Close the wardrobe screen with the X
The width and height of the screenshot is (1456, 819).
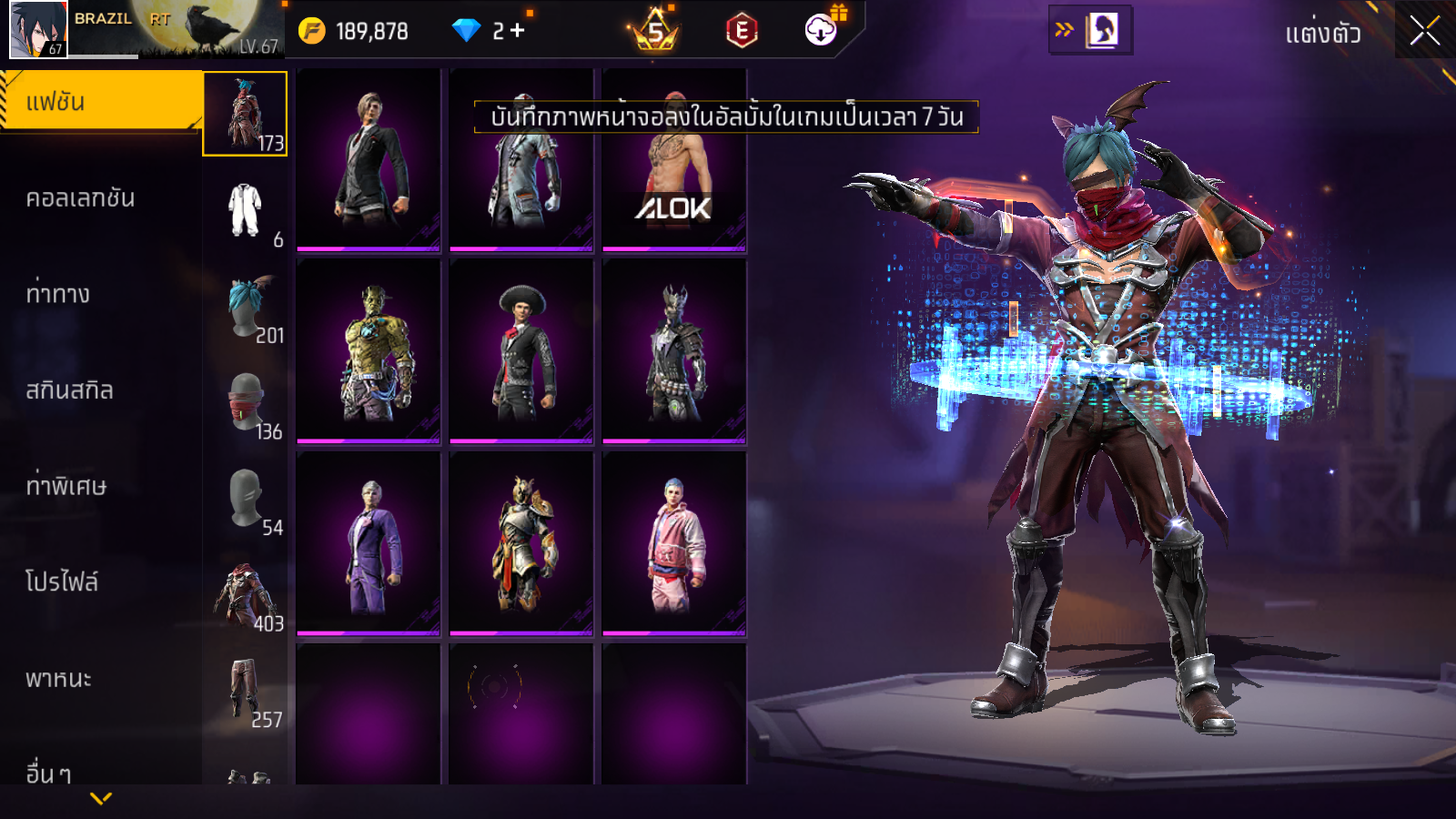coord(1424,31)
